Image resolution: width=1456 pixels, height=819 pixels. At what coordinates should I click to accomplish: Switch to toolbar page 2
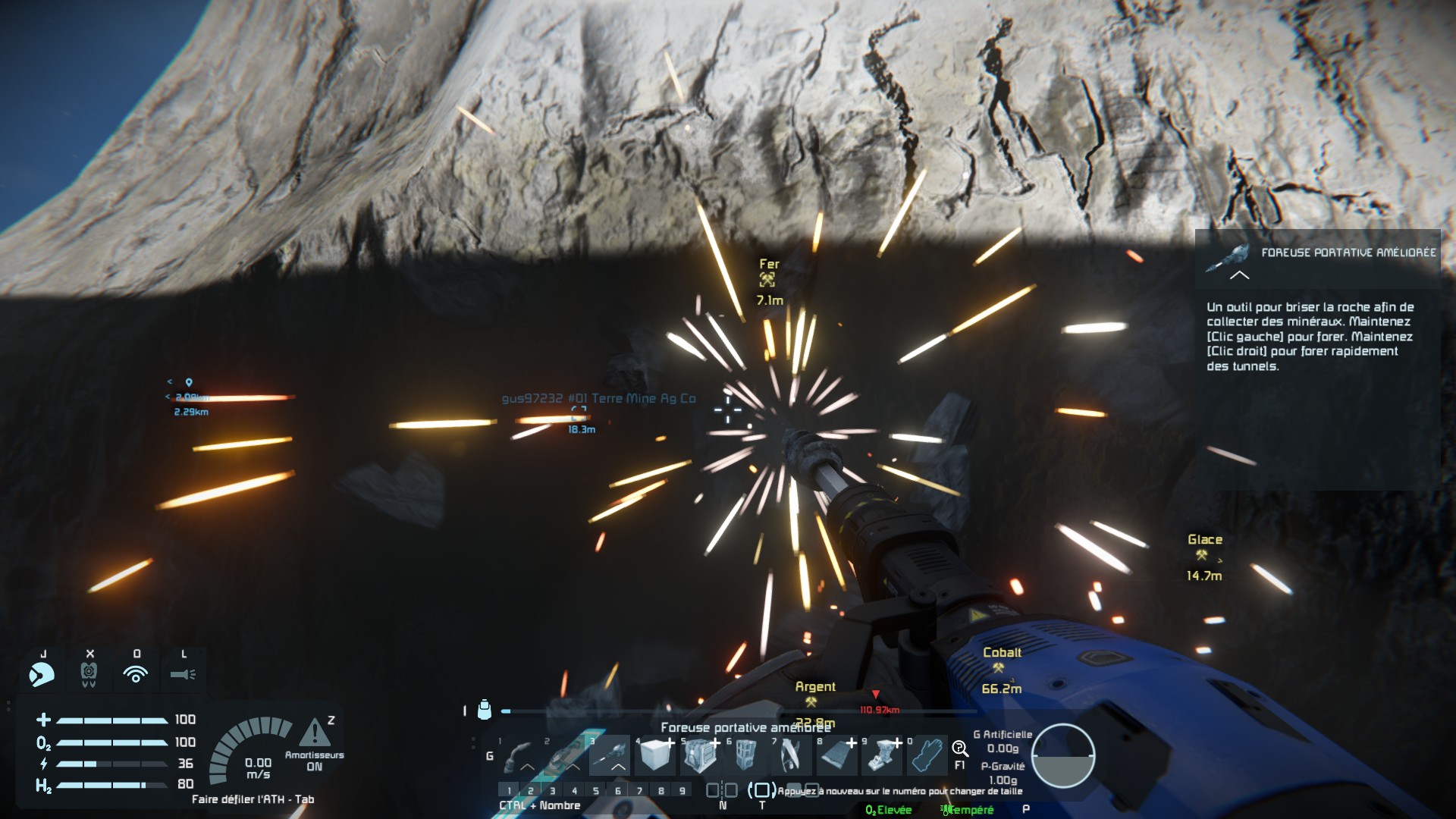(x=531, y=791)
